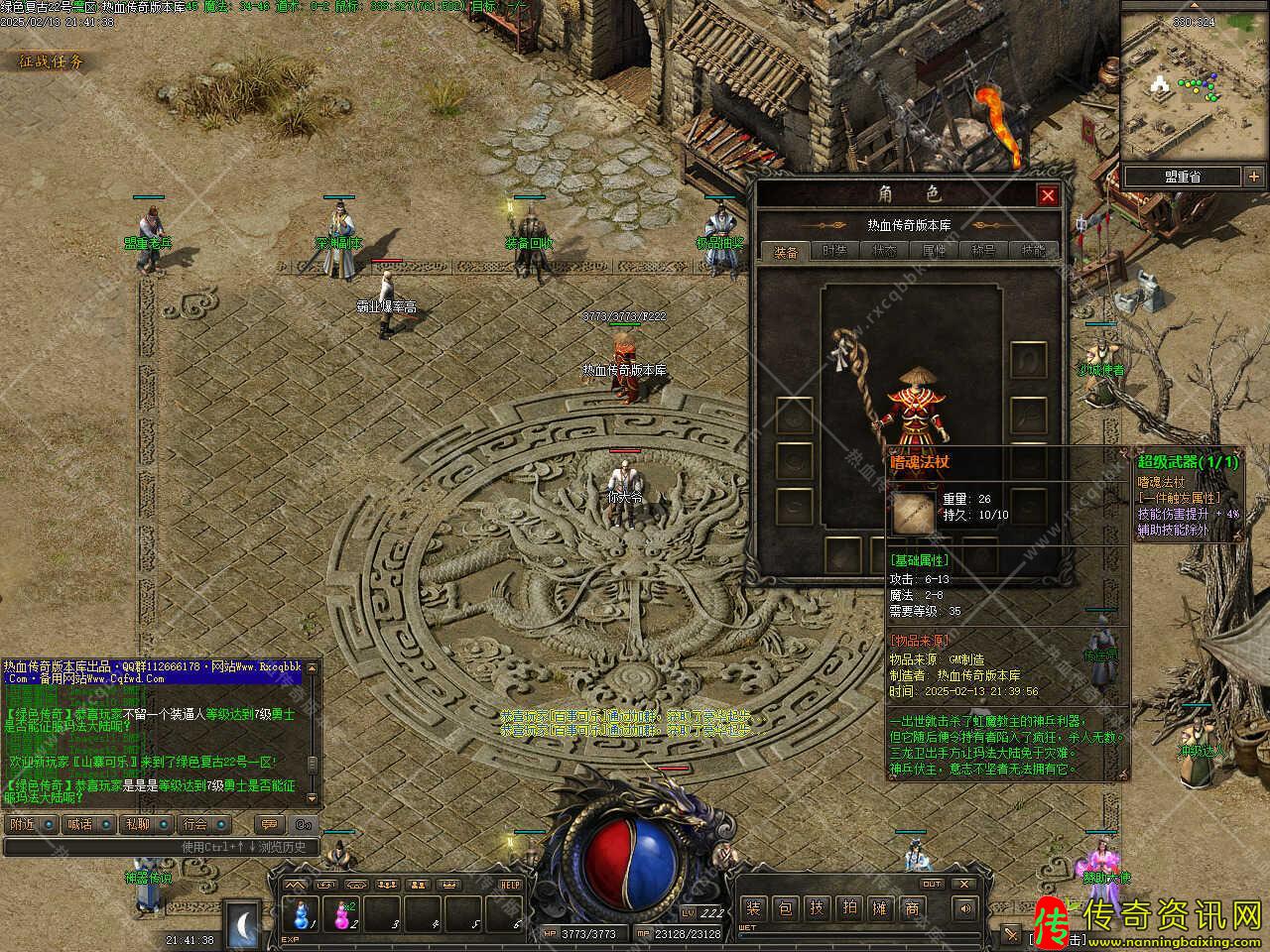
Task: Open the 包 bag button
Action: [x=785, y=907]
